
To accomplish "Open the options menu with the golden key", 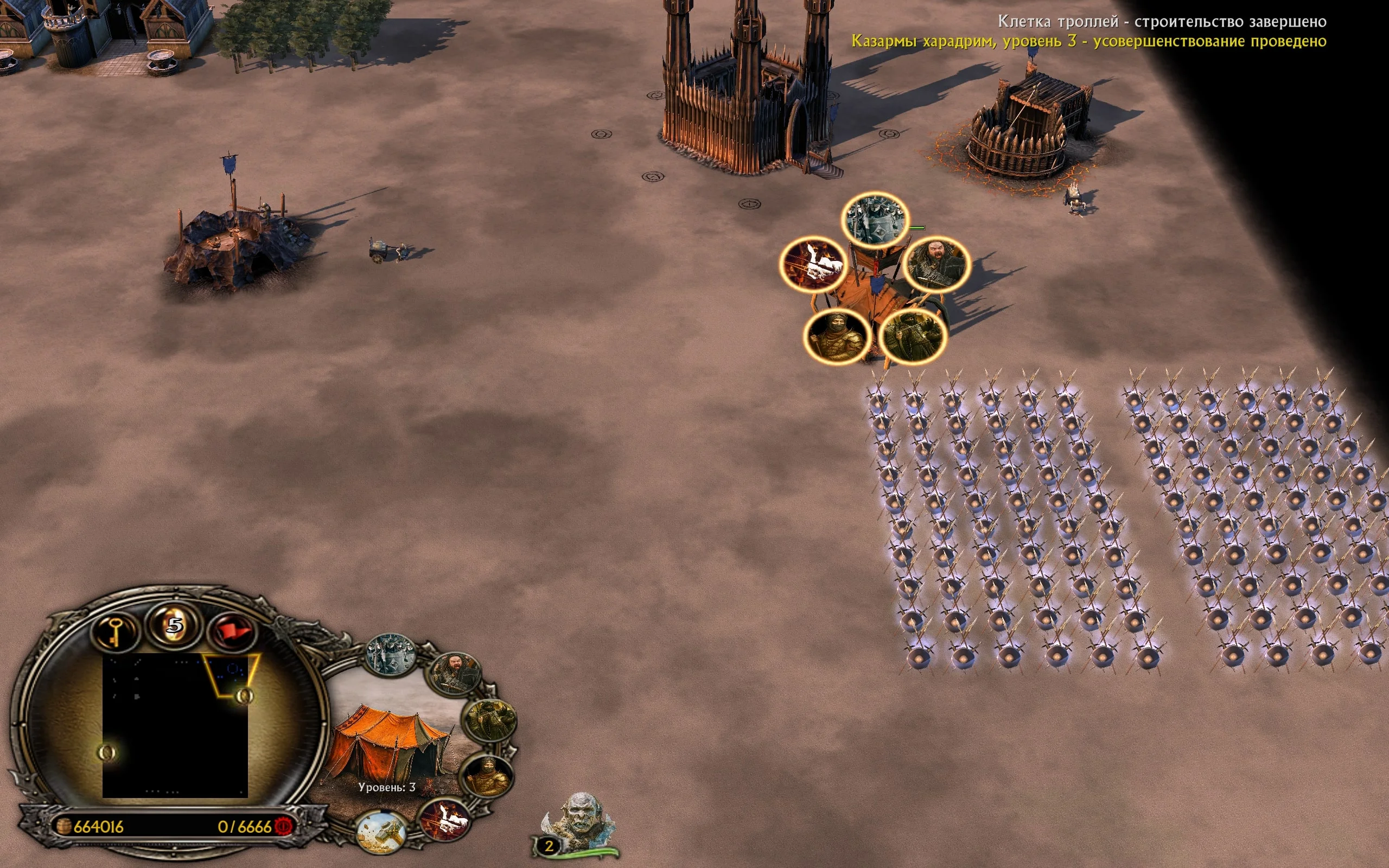I will tap(115, 631).
